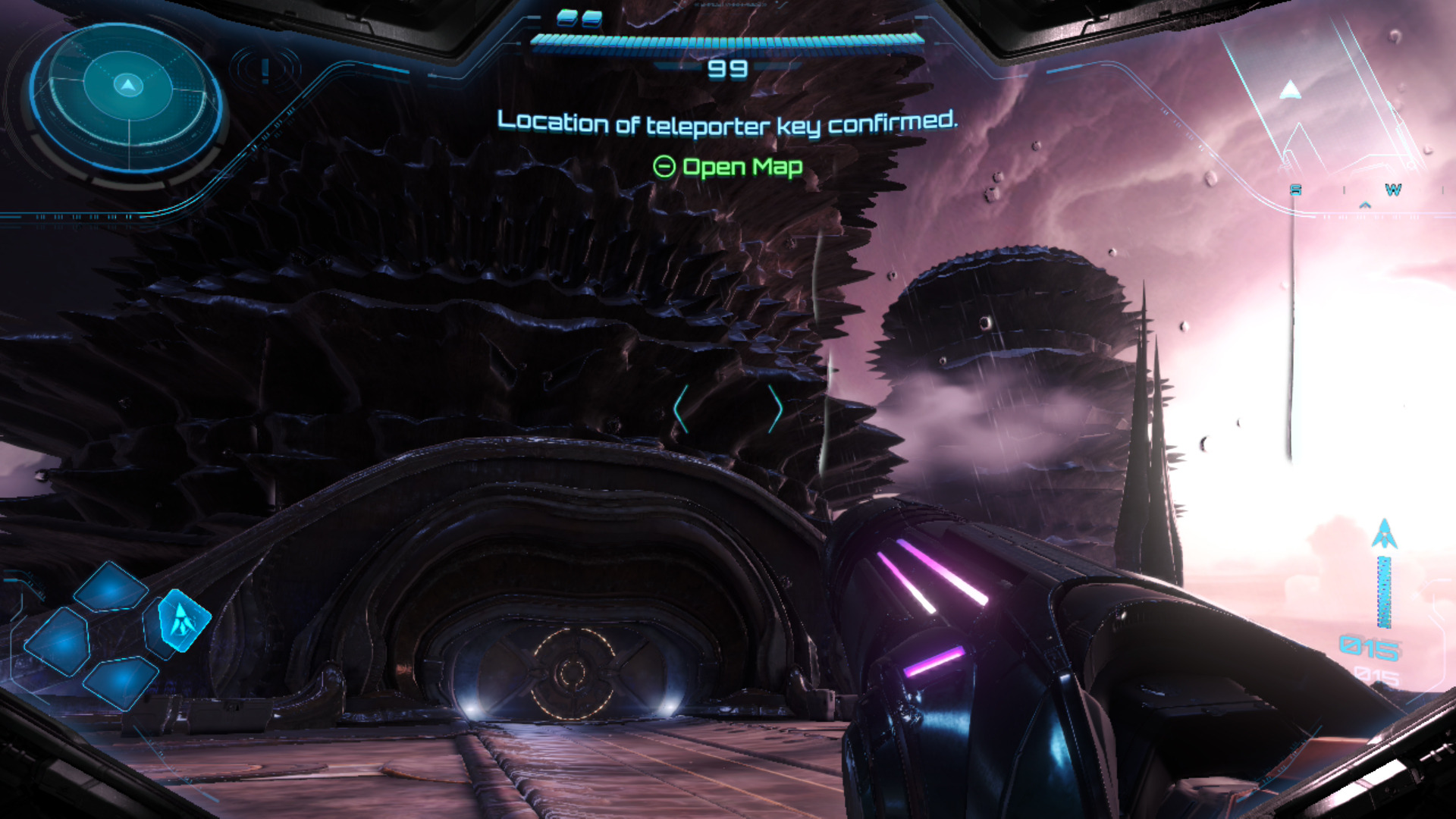This screenshot has height=819, width=1456.
Task: Select the highlighted missile slot in weapon selector
Action: click(182, 620)
